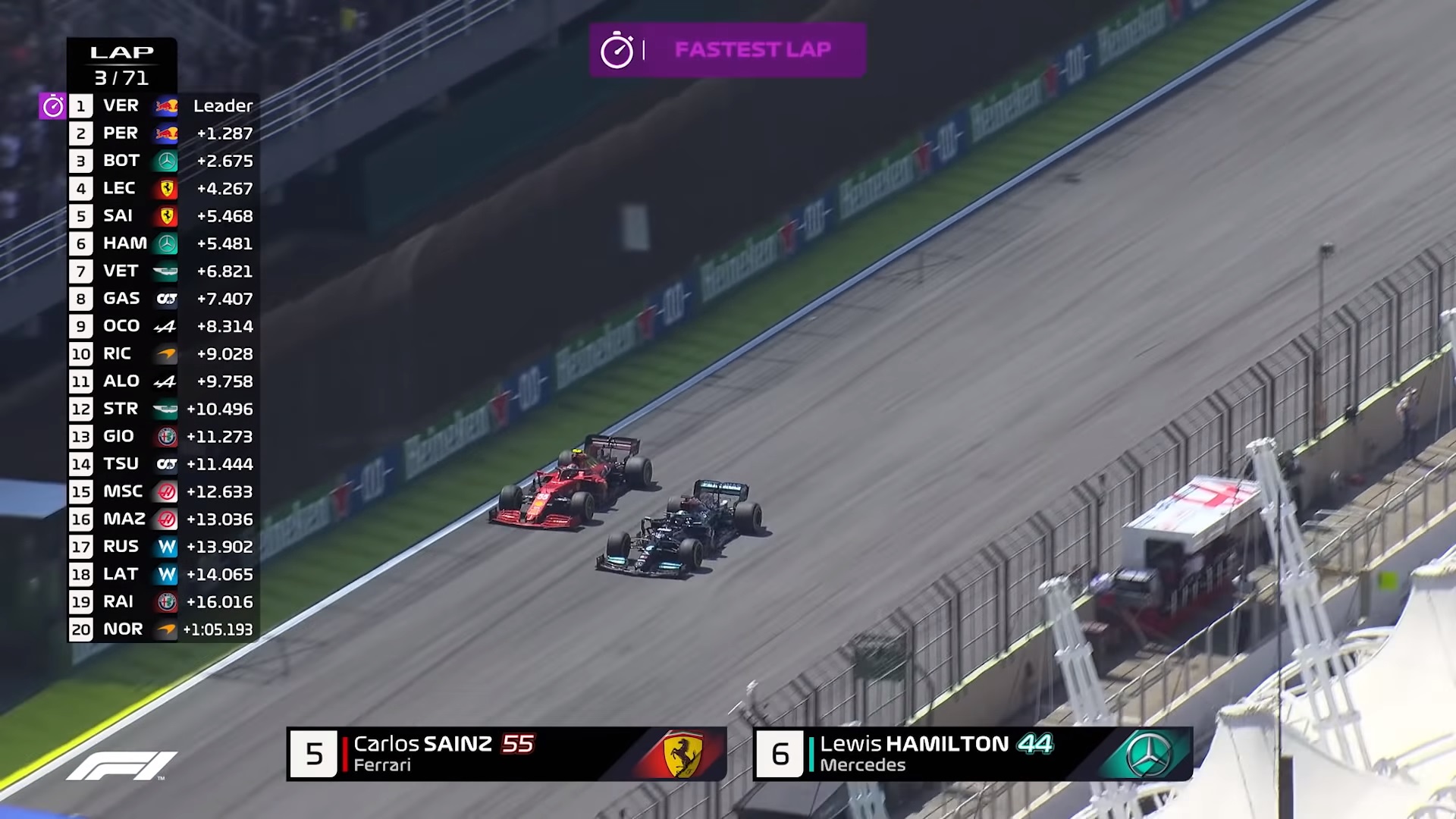Viewport: 1456px width, 819px height.
Task: Select the VET leaderboard row
Action: pos(163,271)
